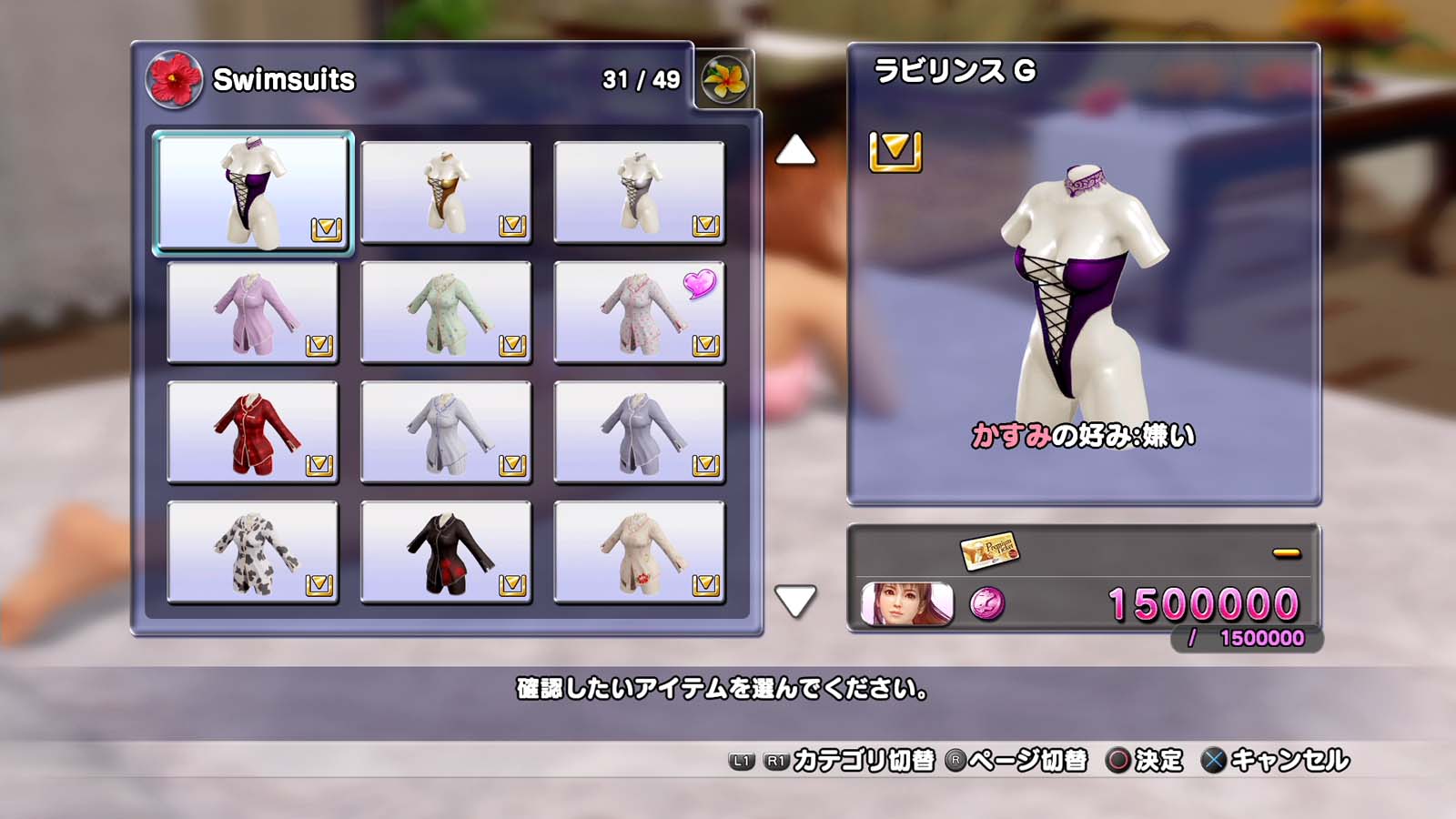1456x819 pixels.
Task: Click the down arrow to page down
Action: [x=795, y=601]
